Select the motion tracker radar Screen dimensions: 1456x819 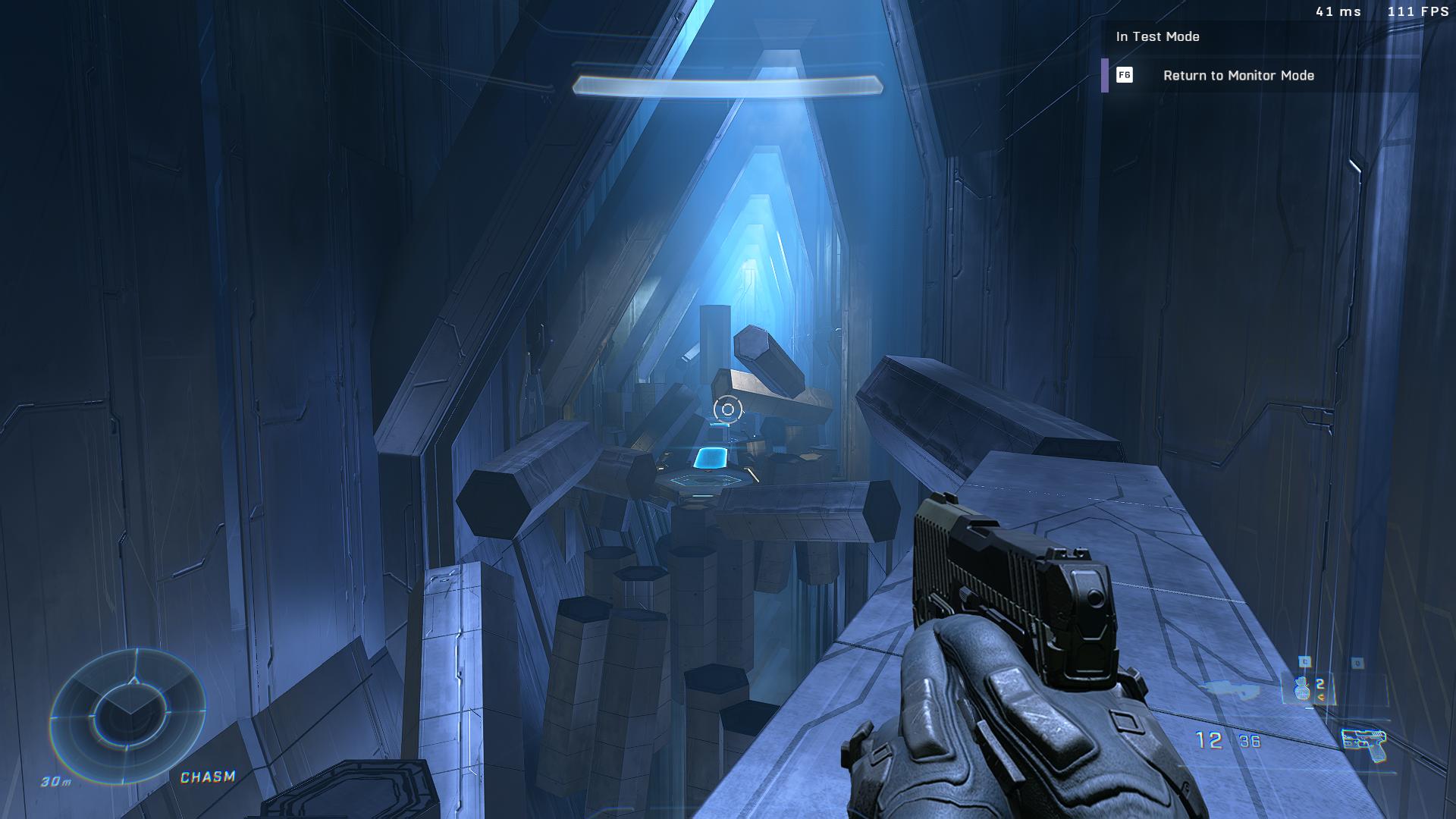127,714
